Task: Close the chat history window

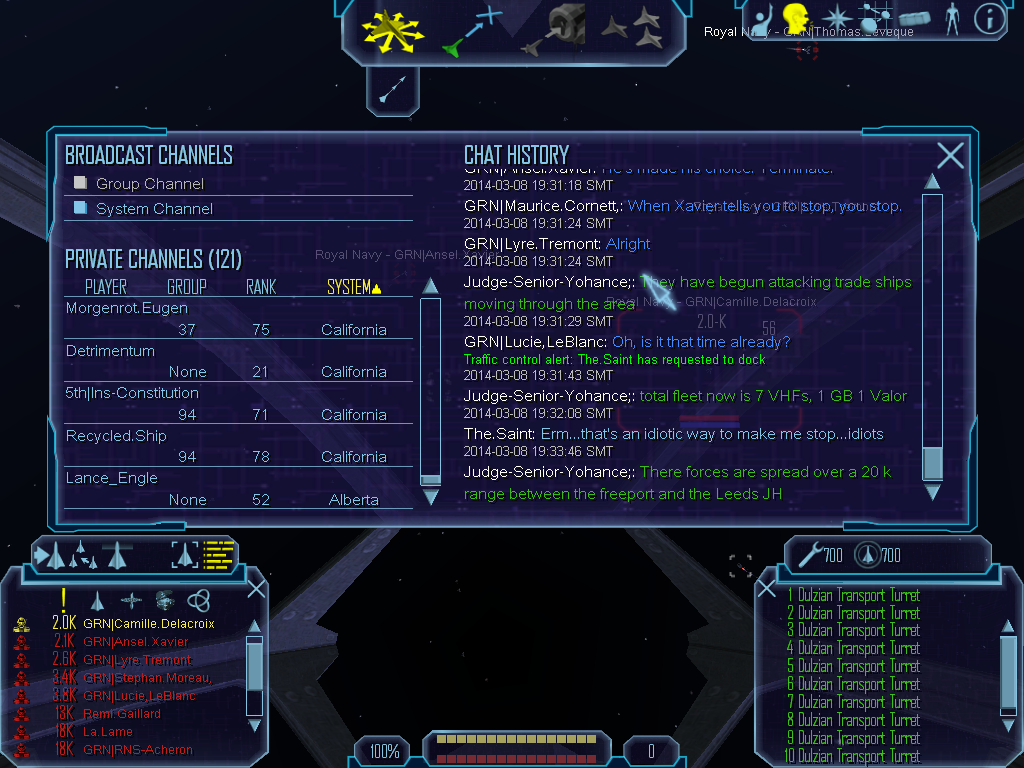Action: 950,155
